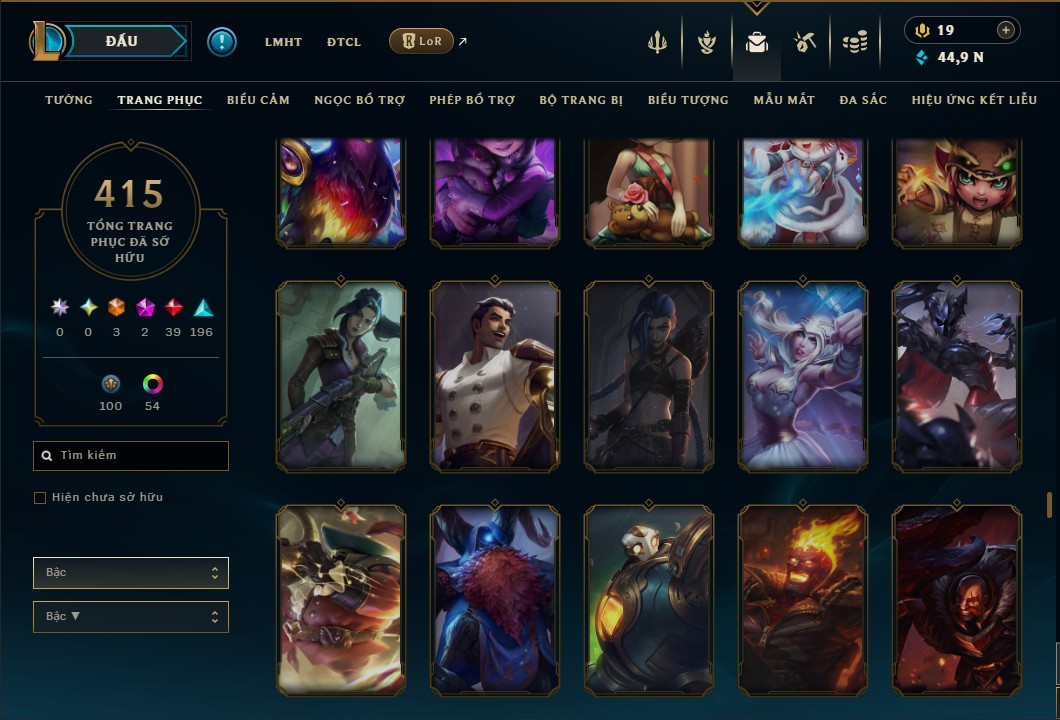Screen dimensions: 1060x720
Task: Switch to the BIỂU CẢM tab
Action: (x=258, y=100)
